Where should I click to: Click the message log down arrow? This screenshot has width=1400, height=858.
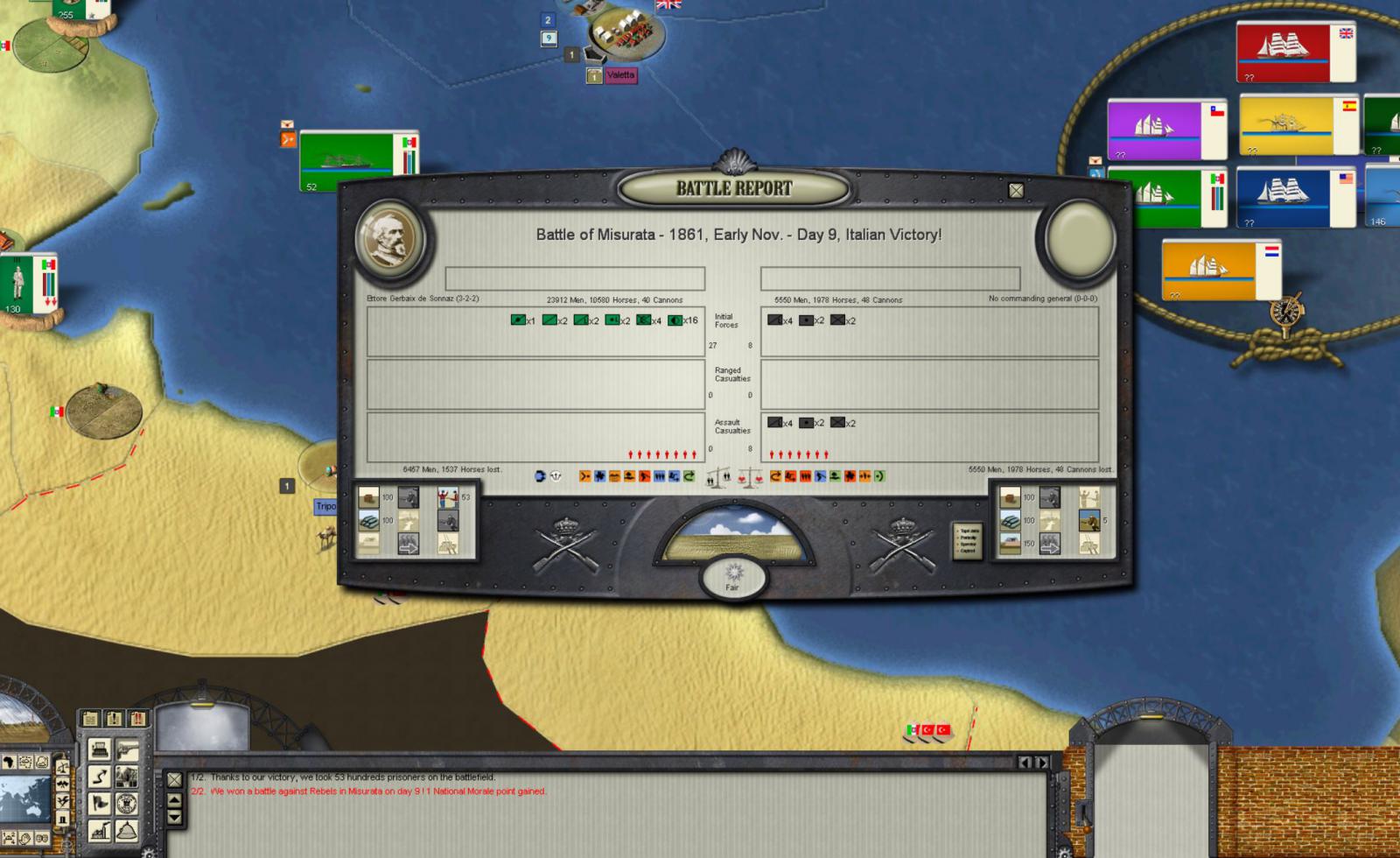(x=174, y=817)
